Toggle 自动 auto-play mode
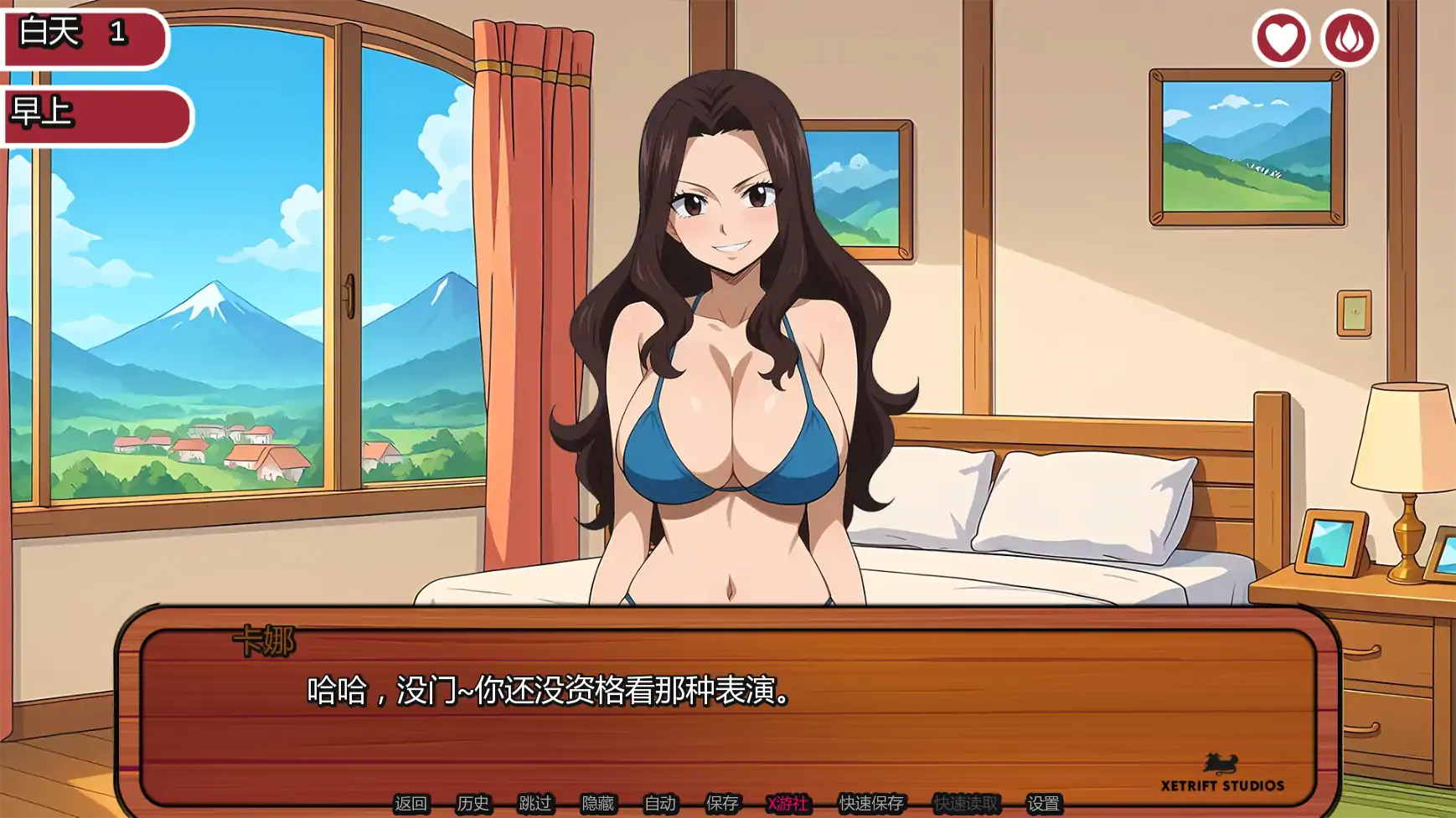Screen dimensions: 1456x818 pos(659,802)
